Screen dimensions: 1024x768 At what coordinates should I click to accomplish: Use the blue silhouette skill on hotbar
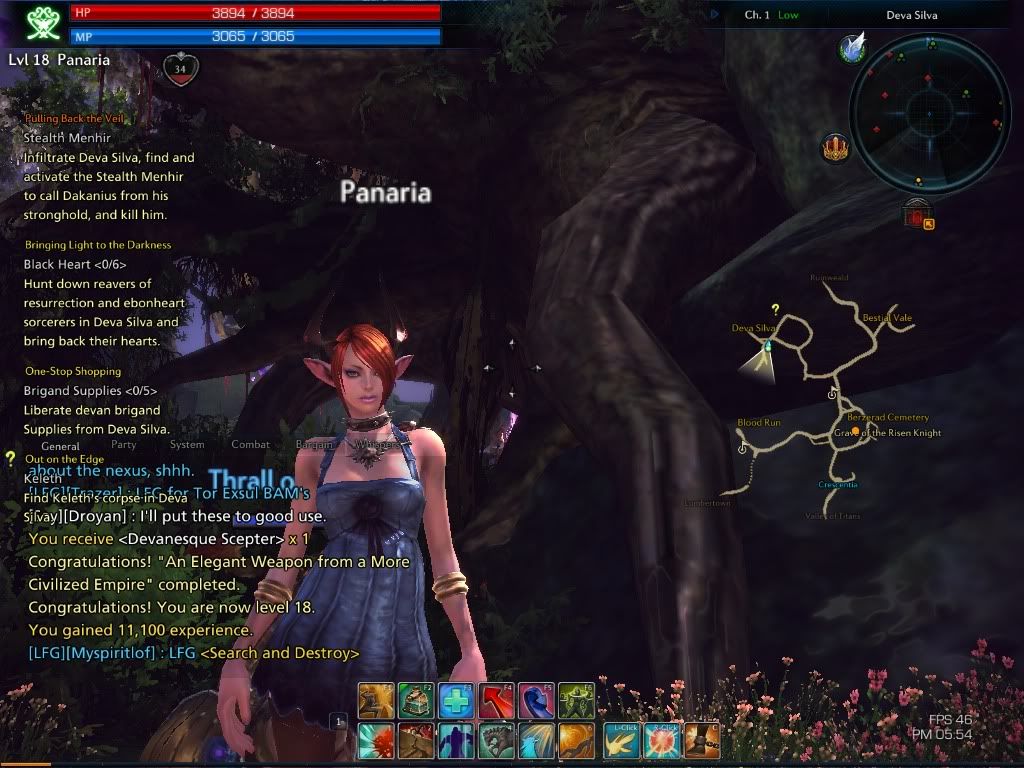point(456,741)
